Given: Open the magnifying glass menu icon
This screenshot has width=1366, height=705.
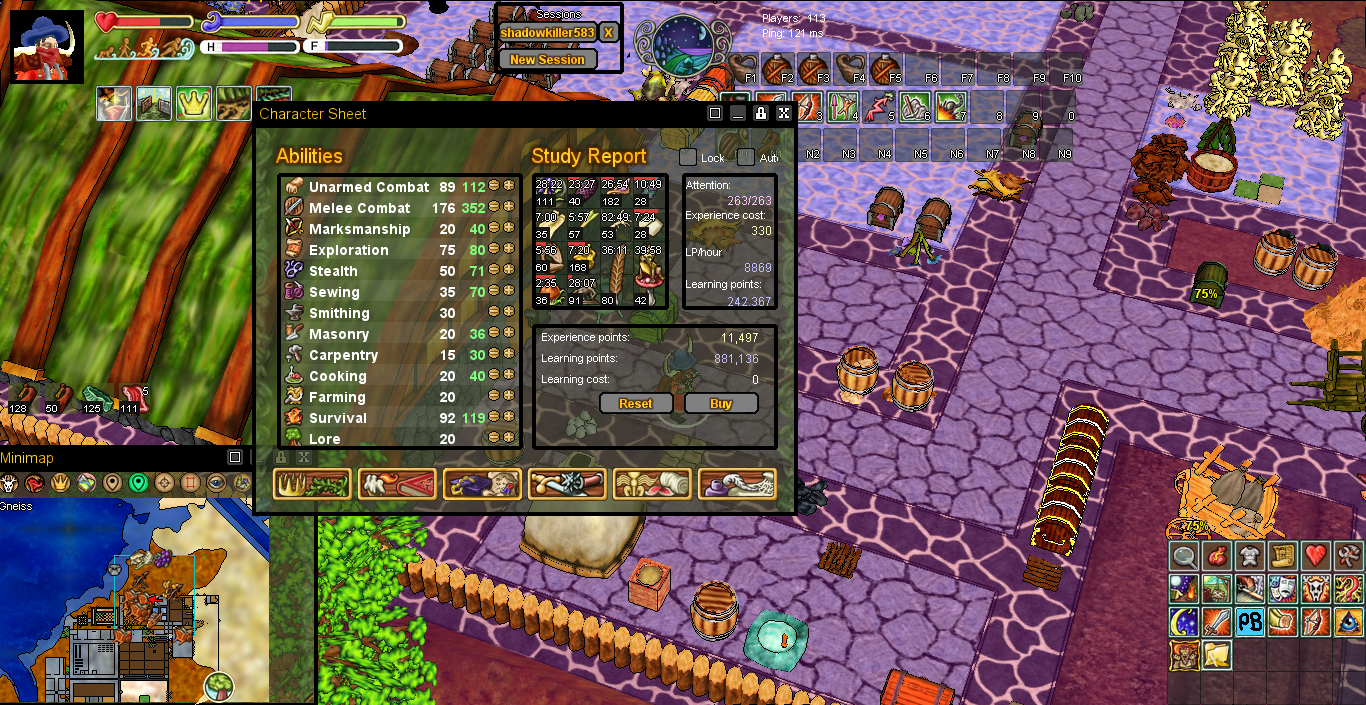Looking at the screenshot, I should click(1184, 556).
